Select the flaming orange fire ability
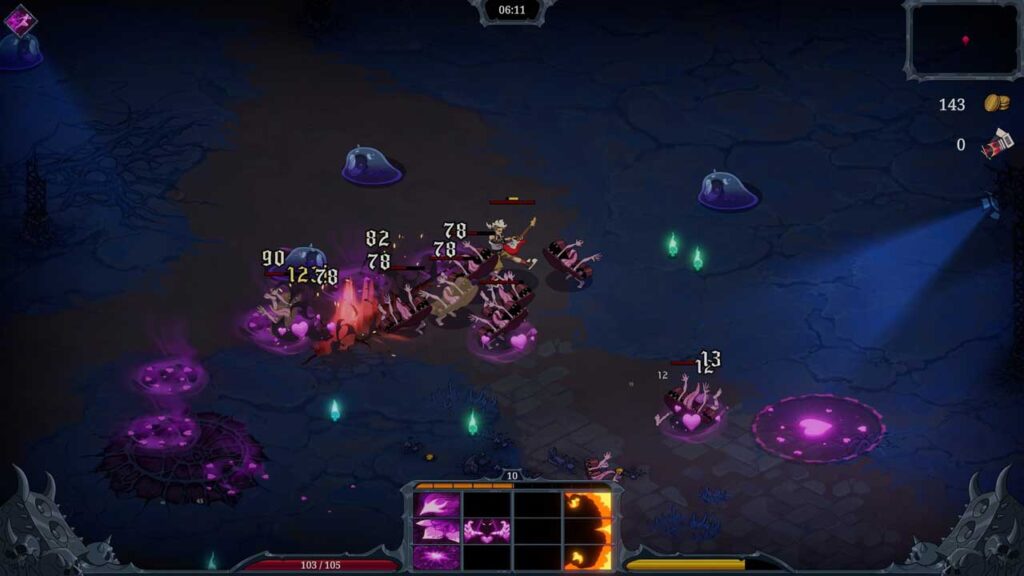The width and height of the screenshot is (1024, 576). click(x=587, y=530)
